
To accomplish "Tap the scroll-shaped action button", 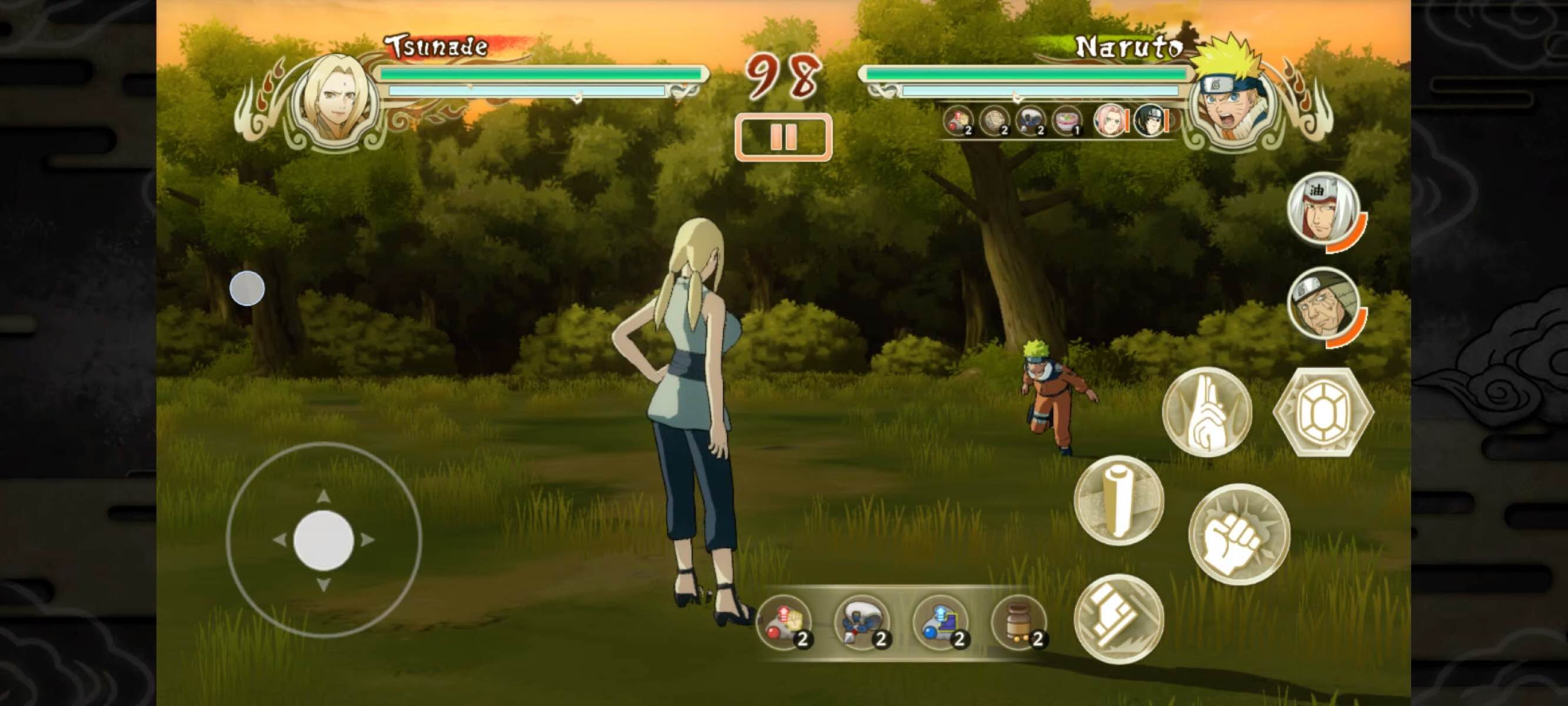I will tap(1119, 500).
